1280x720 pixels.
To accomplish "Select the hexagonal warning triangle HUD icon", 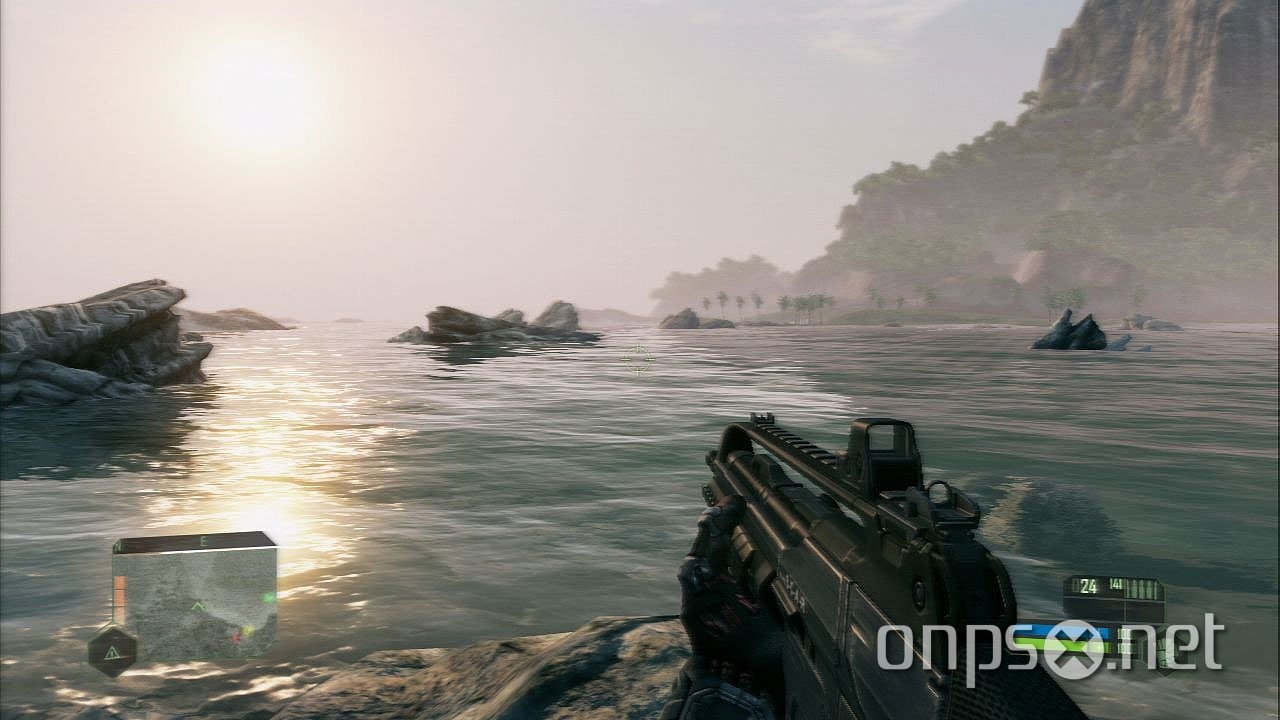I will click(x=113, y=651).
